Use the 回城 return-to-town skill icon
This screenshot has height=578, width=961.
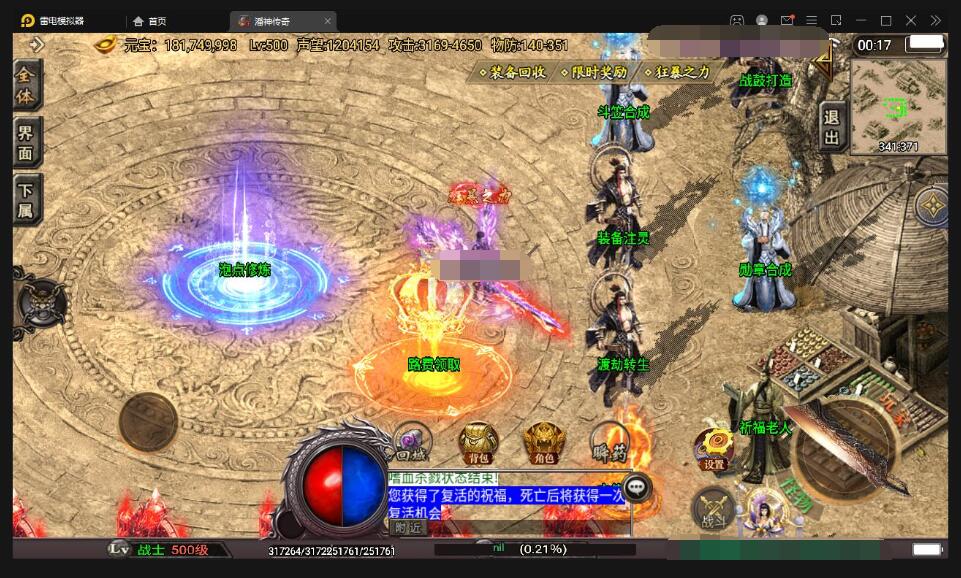(412, 442)
